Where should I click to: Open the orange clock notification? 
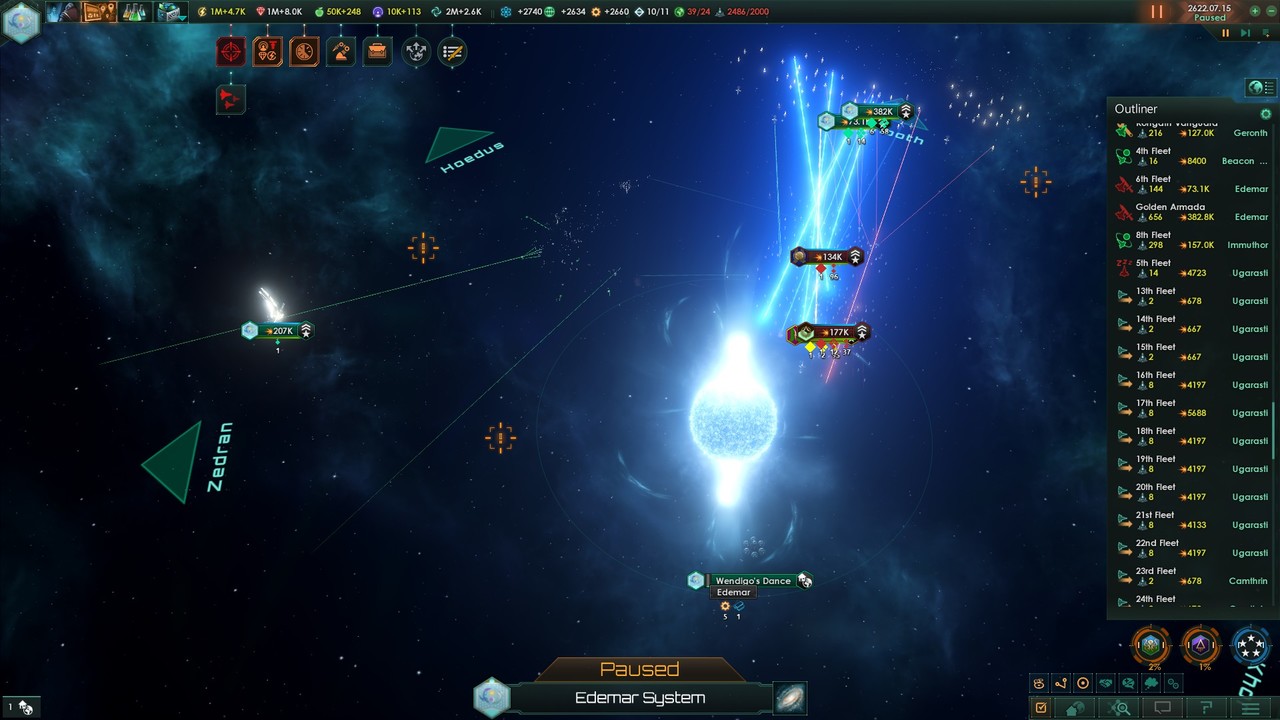(x=304, y=52)
